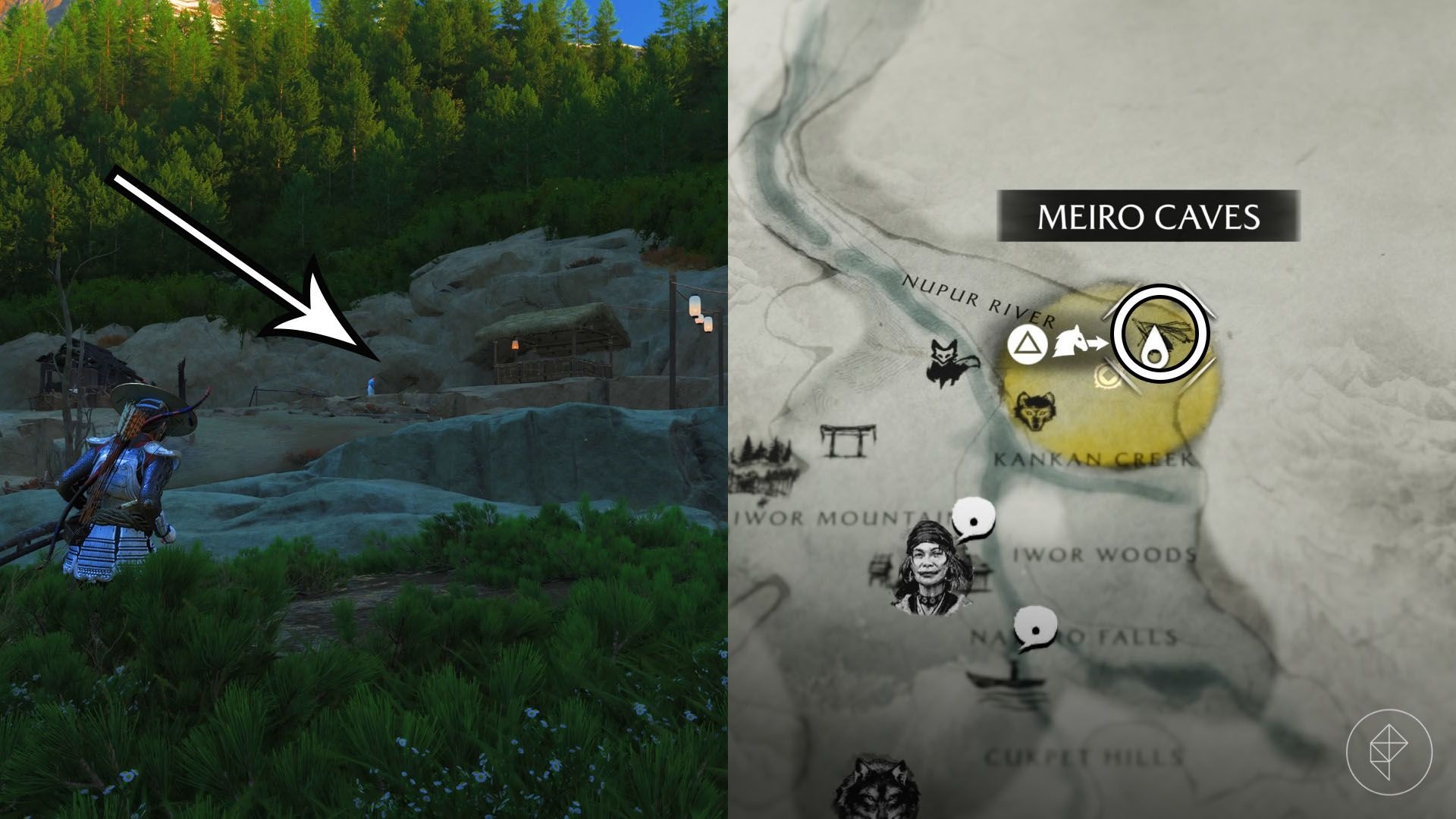This screenshot has width=1456, height=819.
Task: Click the speech bubble above the woman's portrait
Action: click(x=973, y=520)
